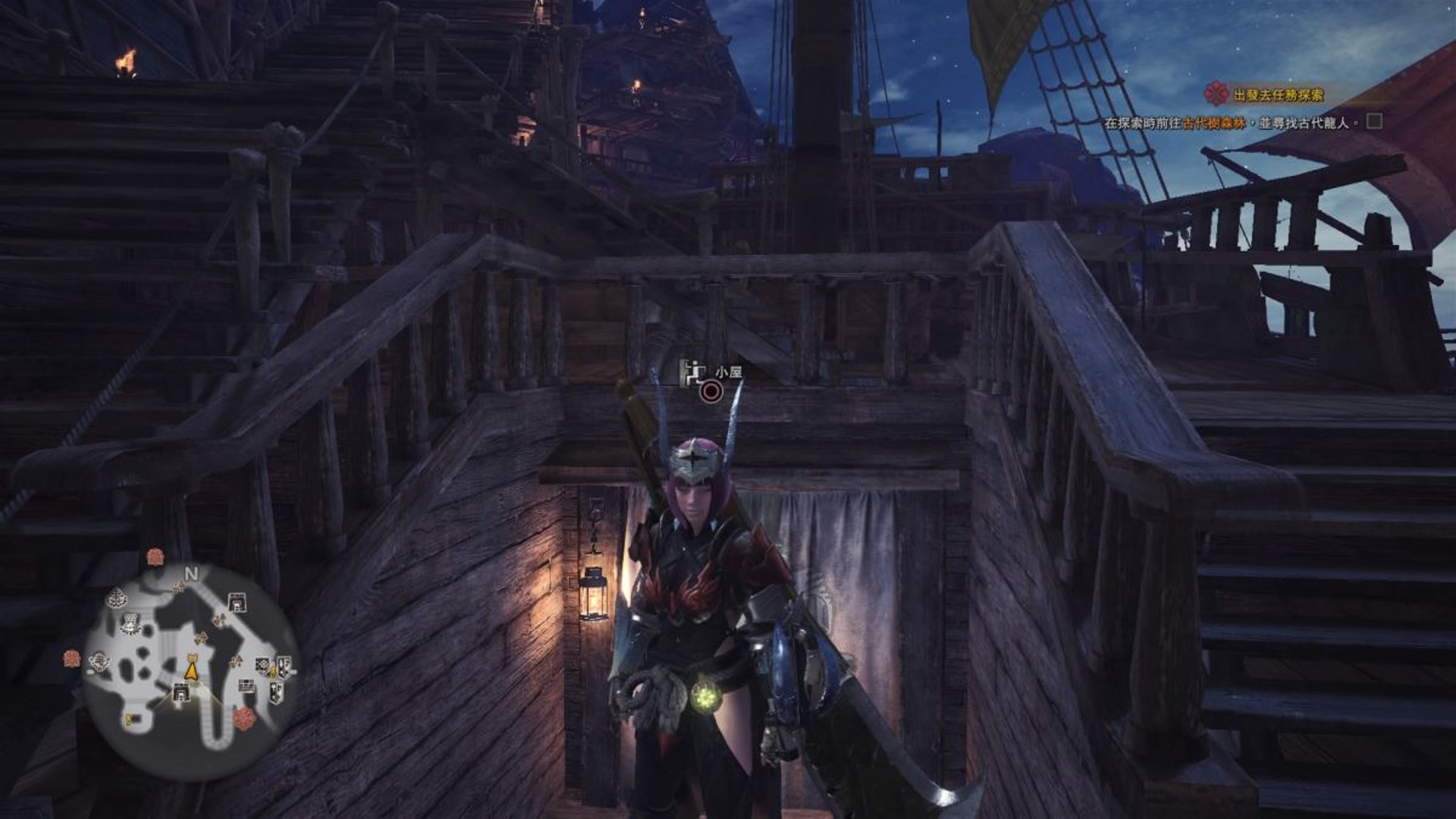Viewport: 1456px width, 819px height.
Task: Select the 出發去任務探索 quest objective title
Action: [1278, 95]
